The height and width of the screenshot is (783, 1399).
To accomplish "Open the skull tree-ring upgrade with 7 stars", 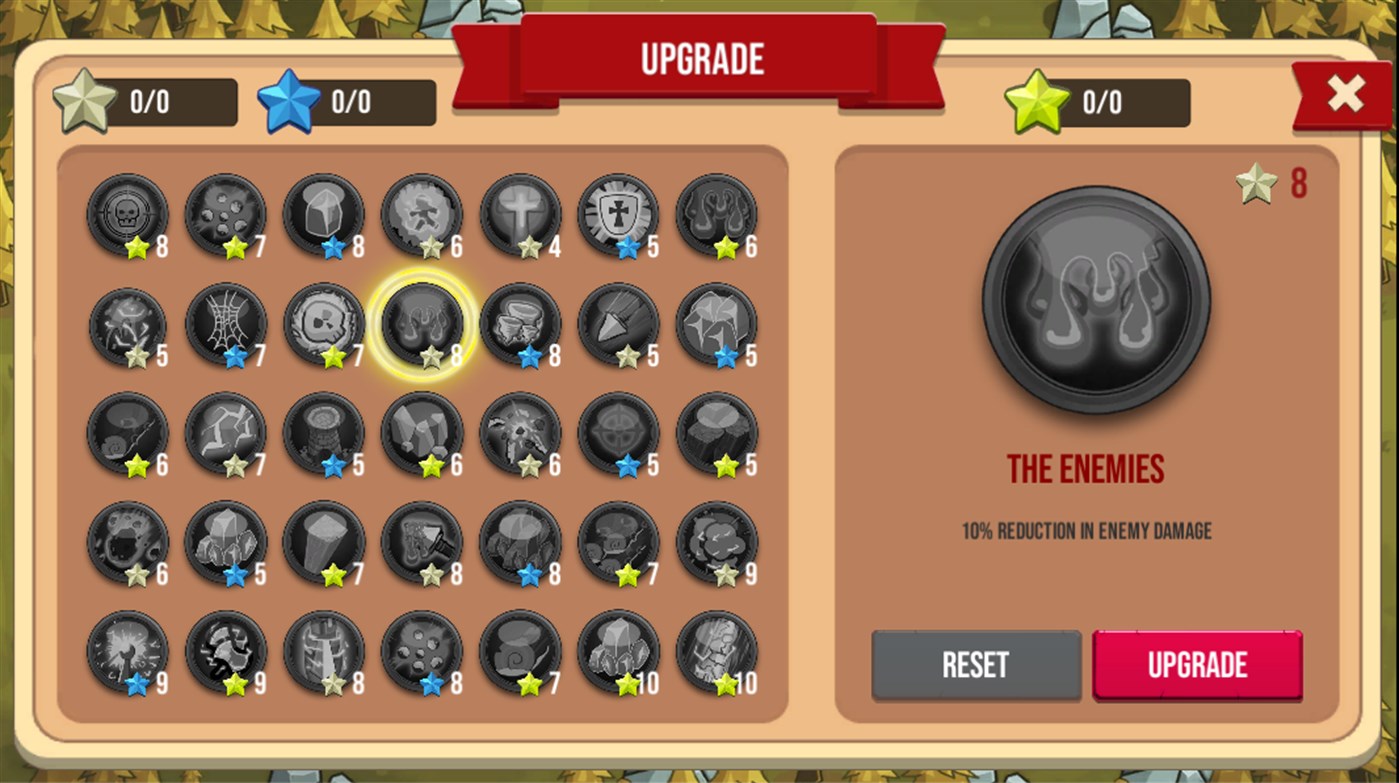I will pyautogui.click(x=324, y=325).
